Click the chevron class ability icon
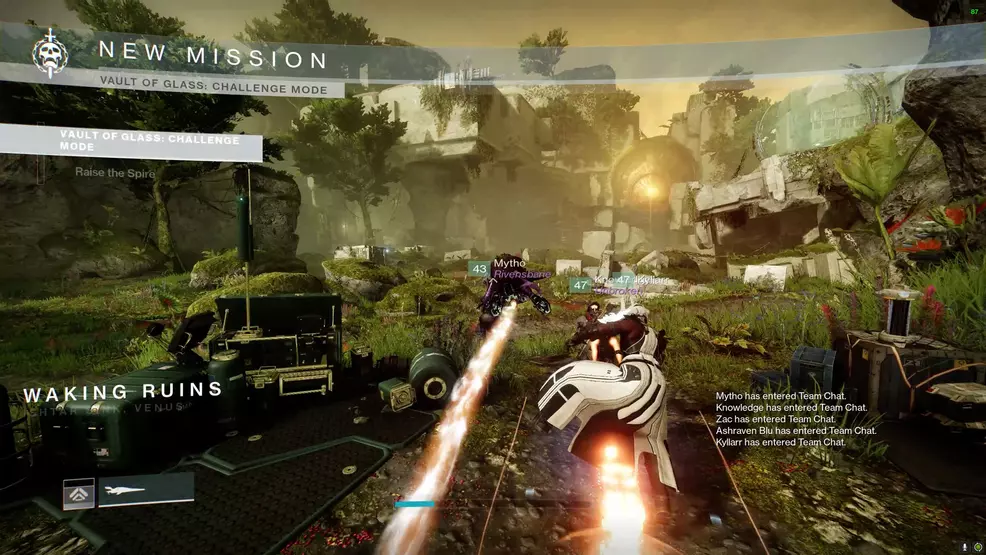This screenshot has width=986, height=555. pyautogui.click(x=79, y=493)
